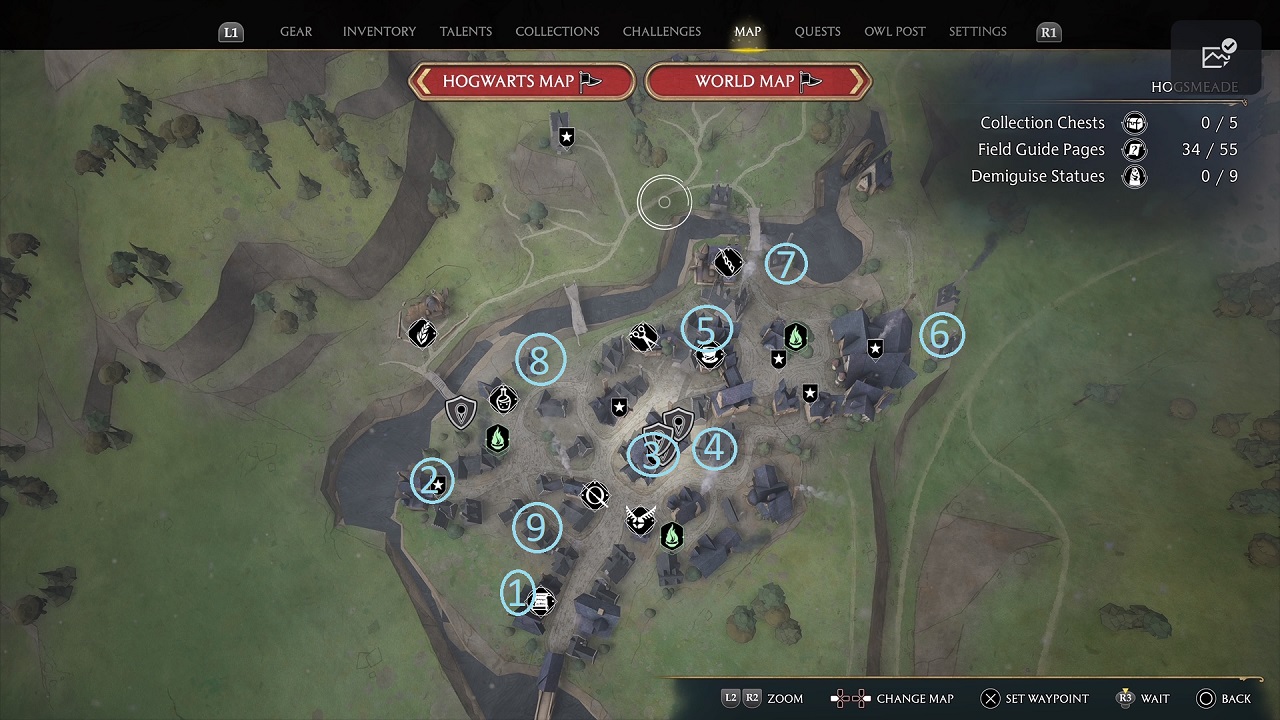Pick the circled number 4 marker
Image resolution: width=1280 pixels, height=720 pixels.
pos(714,449)
